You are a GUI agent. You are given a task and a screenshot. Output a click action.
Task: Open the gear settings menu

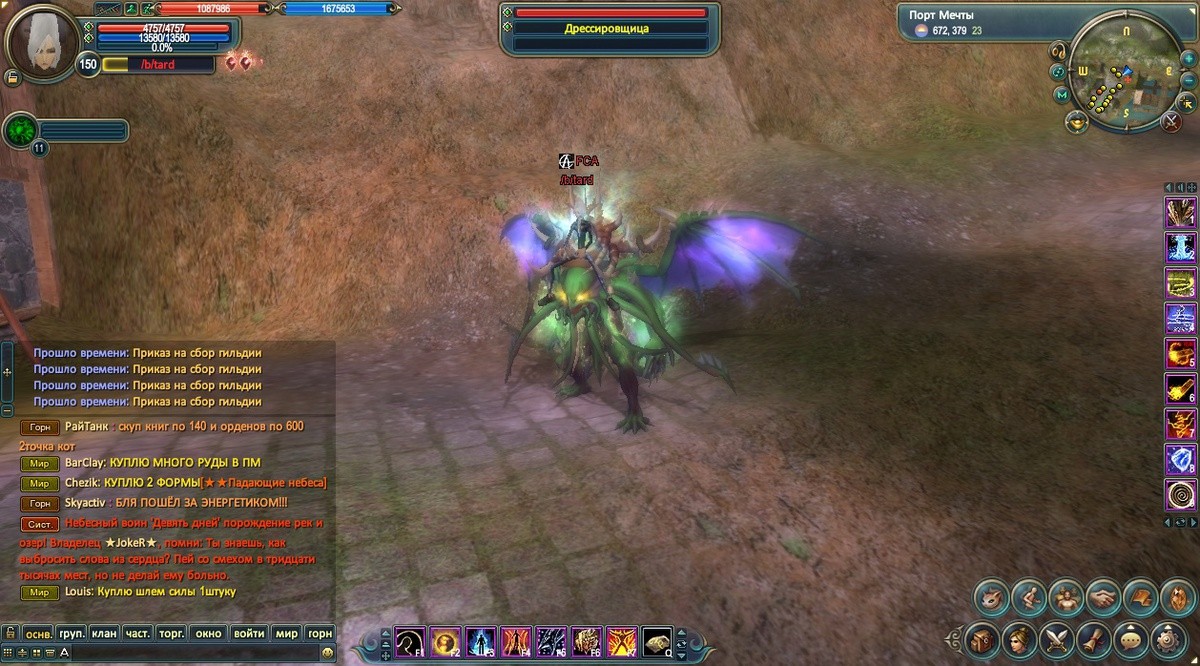pyautogui.click(x=1167, y=637)
